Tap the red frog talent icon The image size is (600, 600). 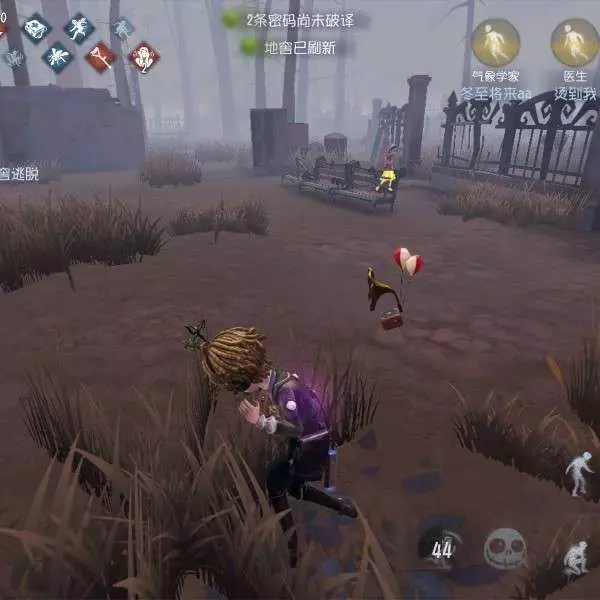144,57
